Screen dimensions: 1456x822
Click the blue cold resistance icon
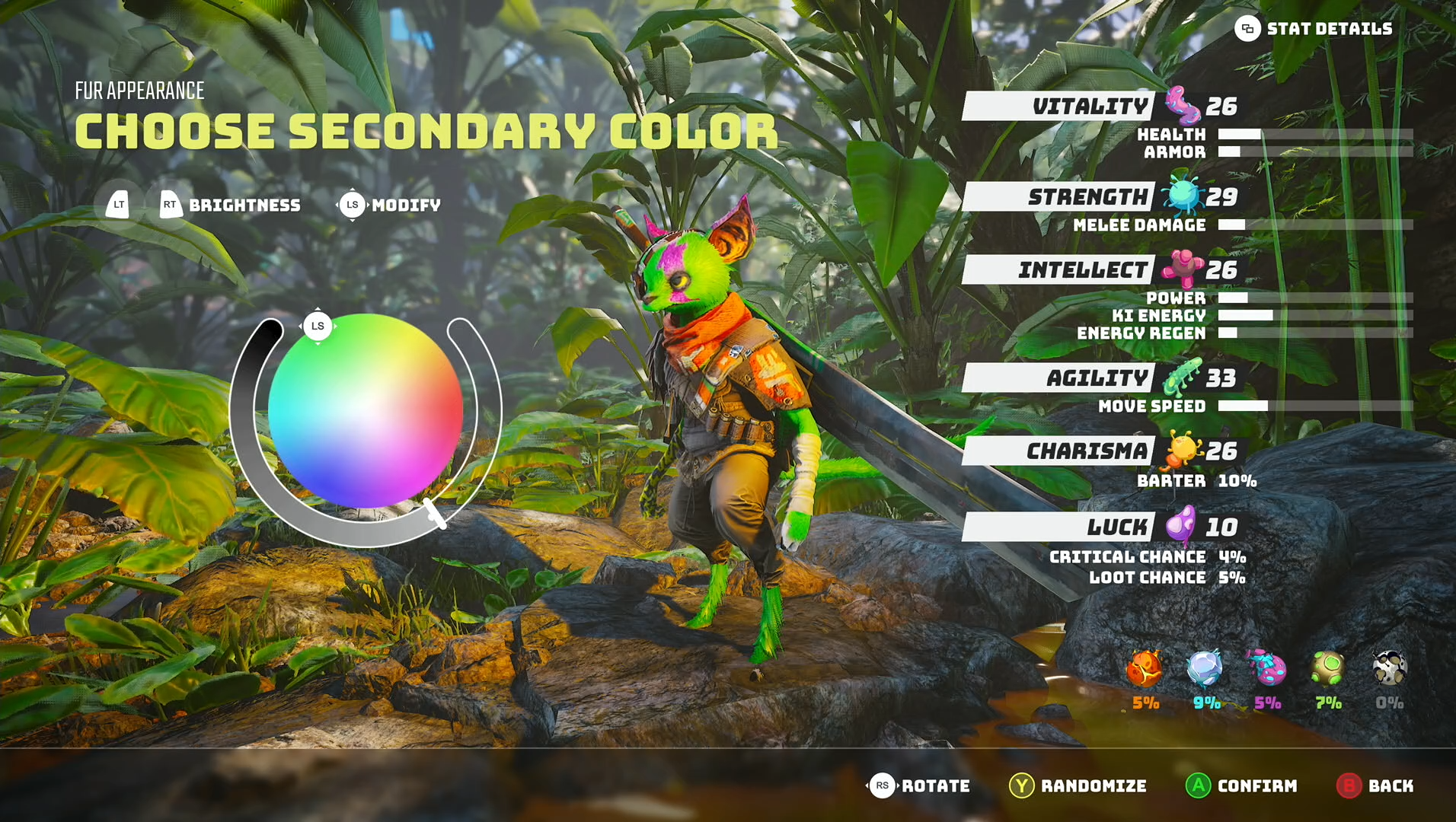pos(1205,669)
